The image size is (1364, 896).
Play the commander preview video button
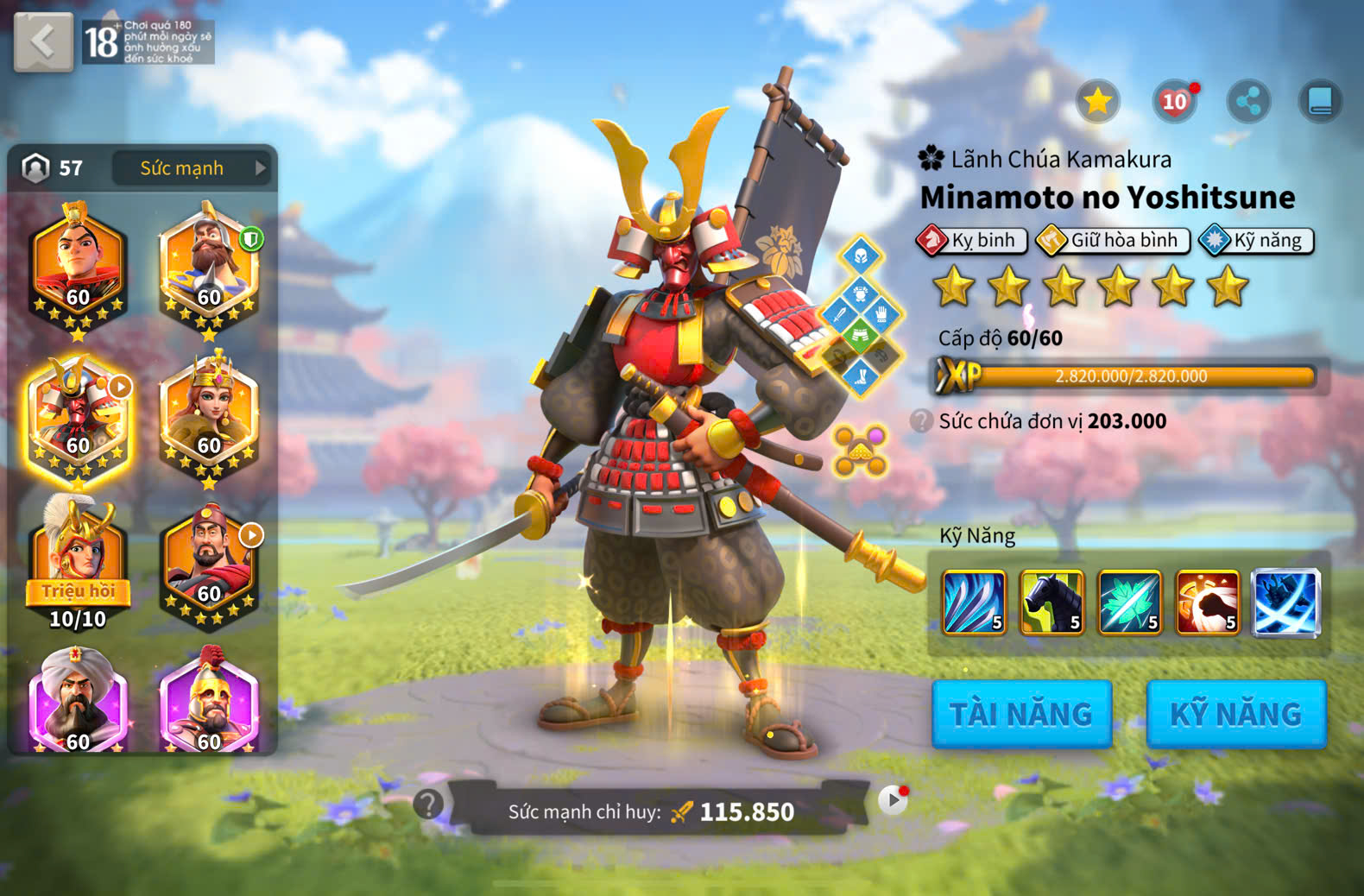[x=893, y=801]
